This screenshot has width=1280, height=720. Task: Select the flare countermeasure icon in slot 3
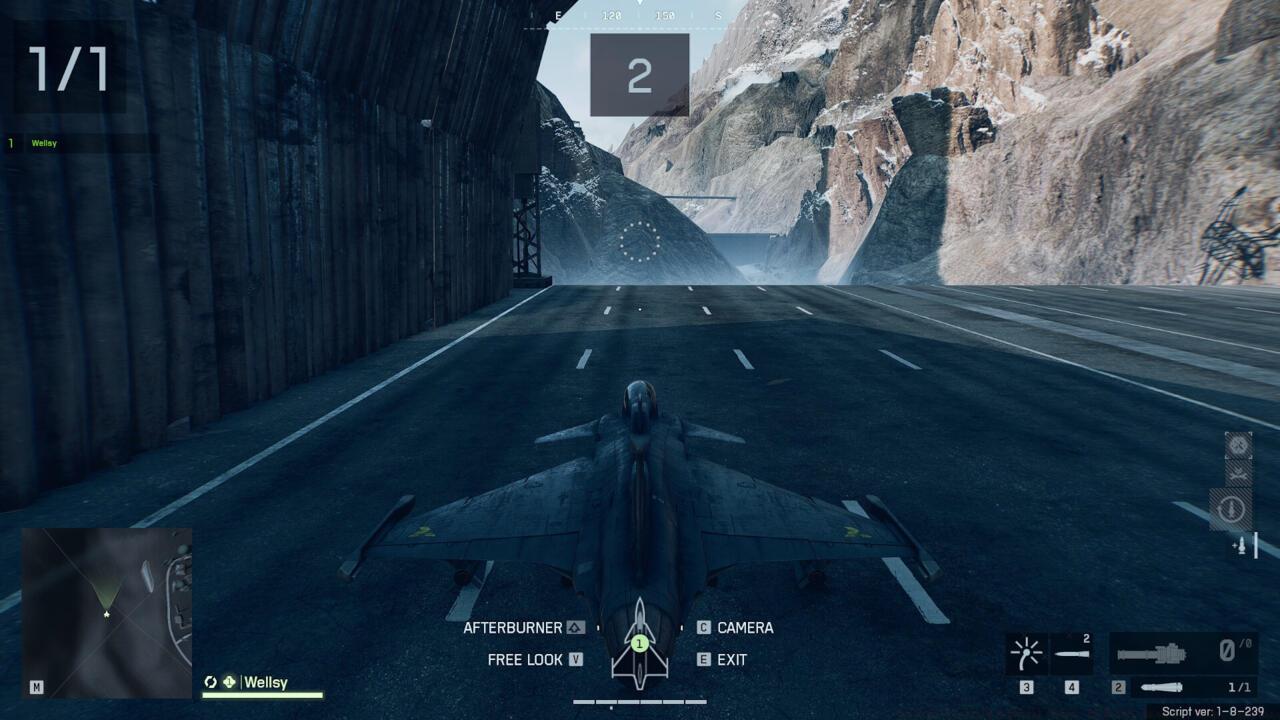point(1027,655)
